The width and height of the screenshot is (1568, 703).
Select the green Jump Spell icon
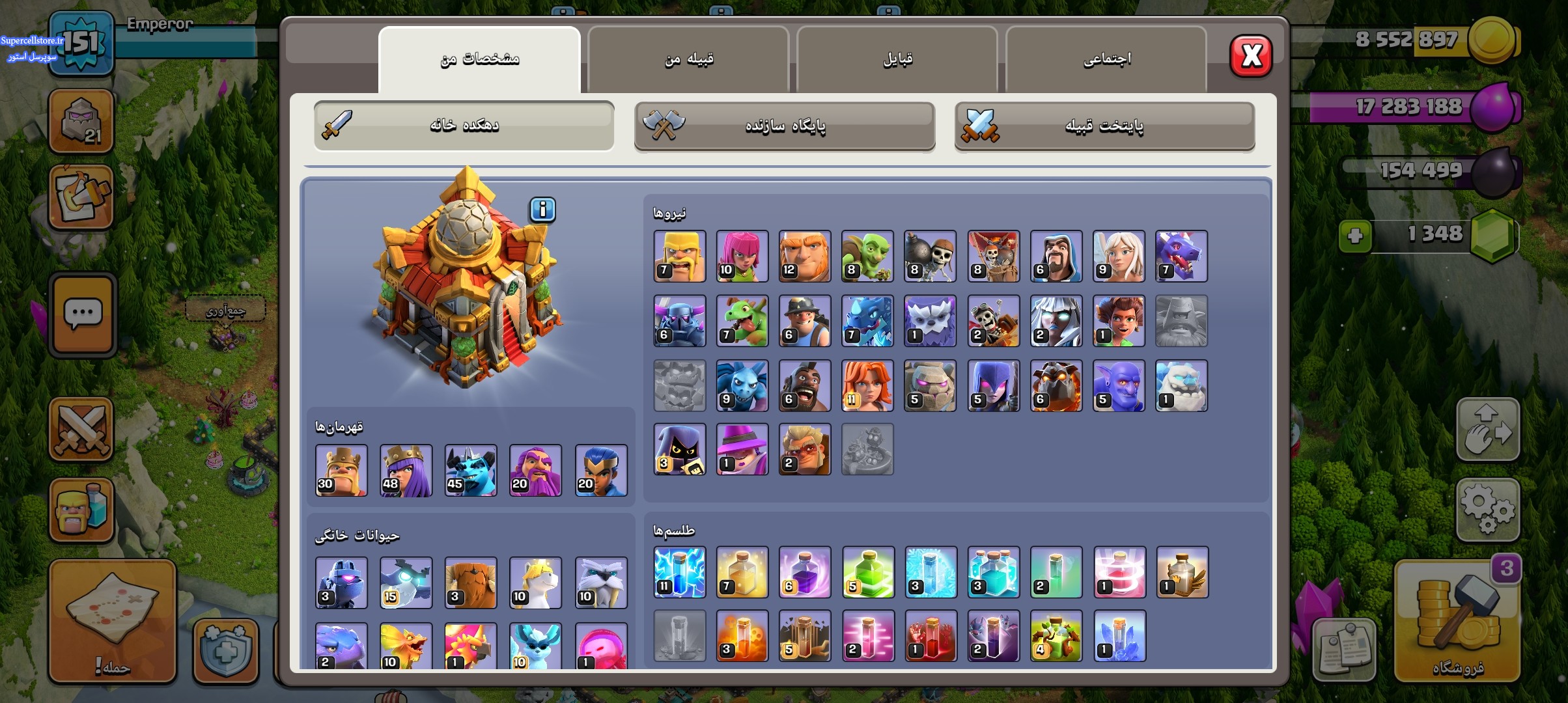[867, 572]
